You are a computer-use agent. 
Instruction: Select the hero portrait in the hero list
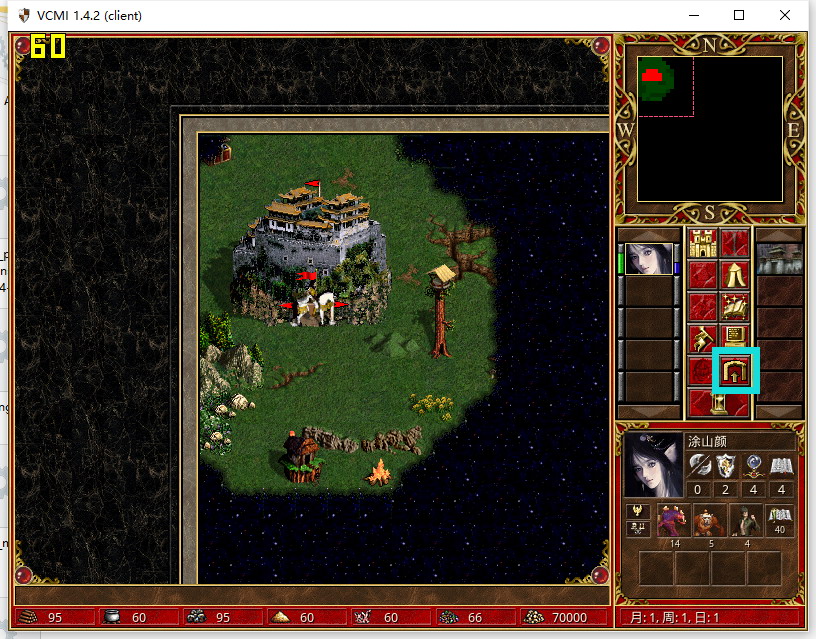(649, 258)
